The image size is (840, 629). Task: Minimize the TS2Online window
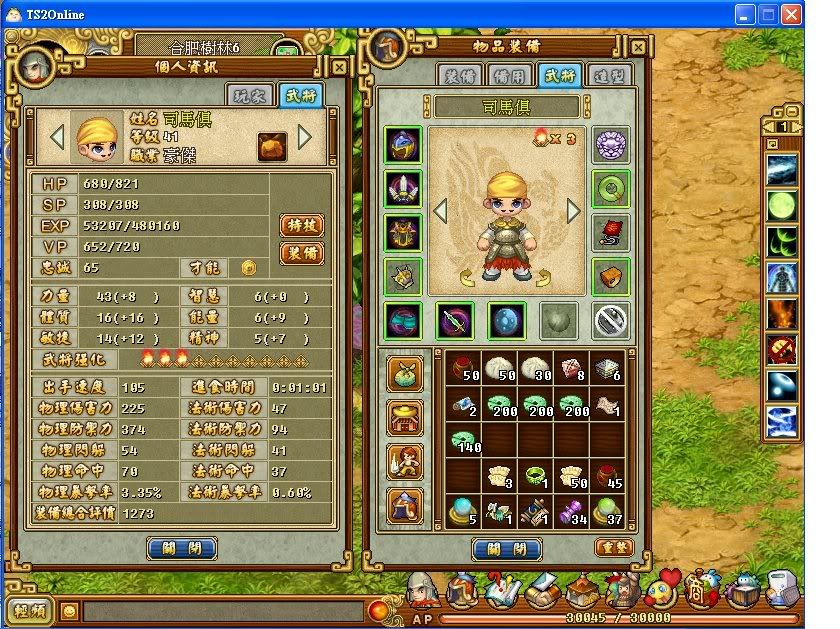[744, 15]
